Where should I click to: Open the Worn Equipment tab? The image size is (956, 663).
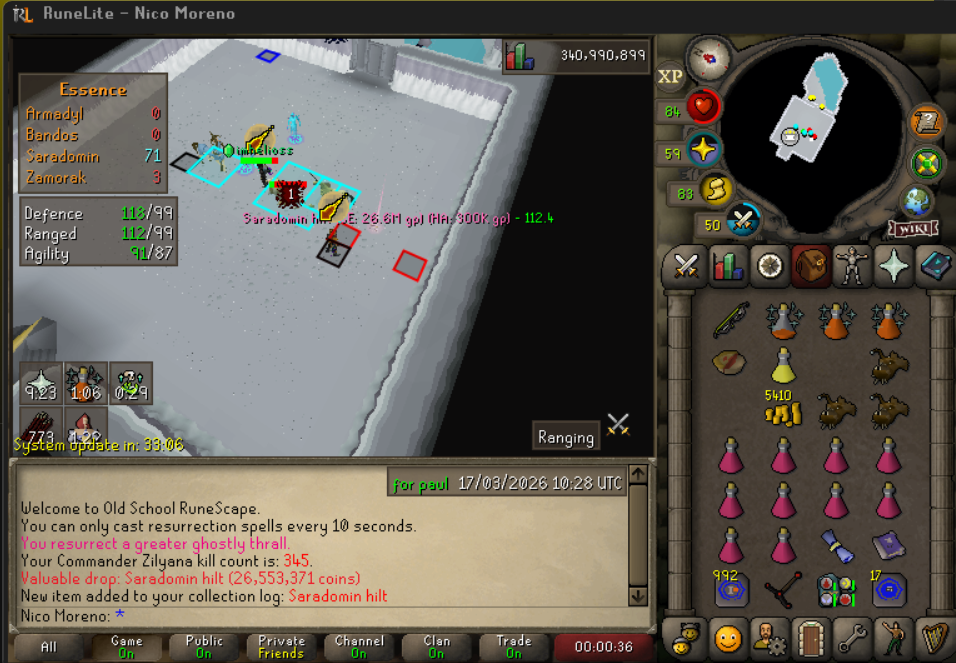(852, 267)
